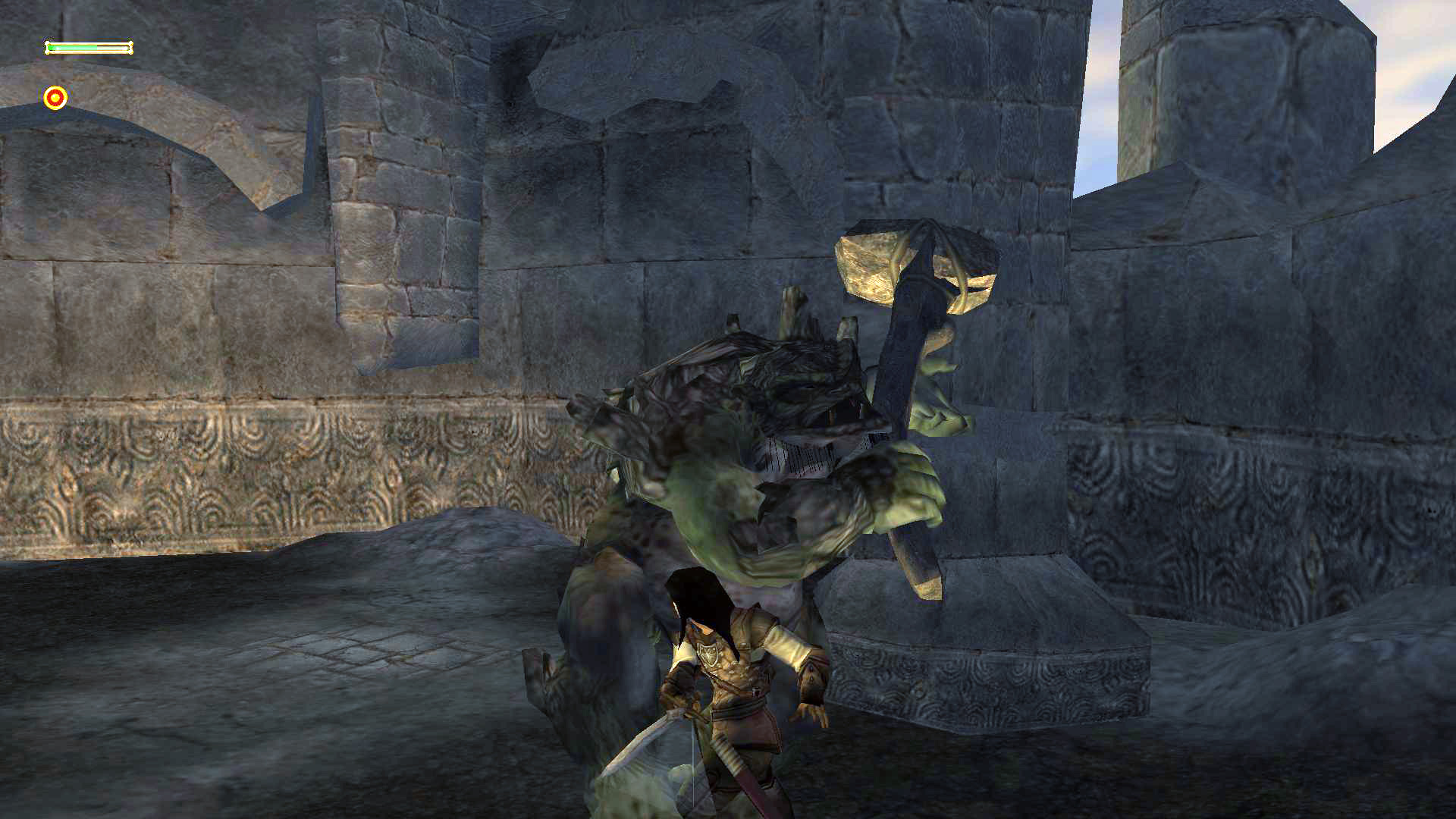The height and width of the screenshot is (819, 1456).
Task: Click the red and yellow bullseye icon
Action: [55, 98]
